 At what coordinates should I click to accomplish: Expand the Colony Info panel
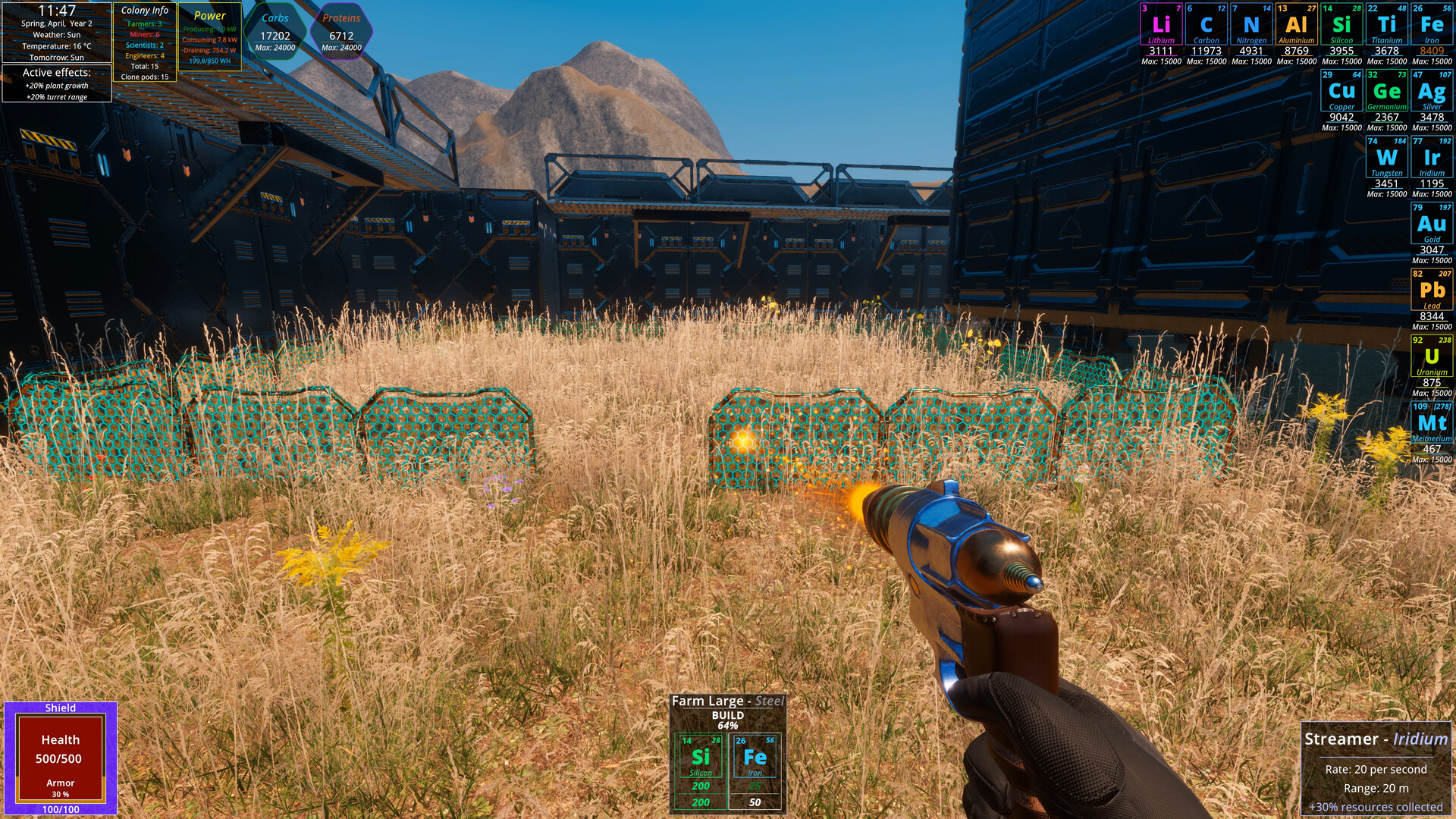[145, 11]
